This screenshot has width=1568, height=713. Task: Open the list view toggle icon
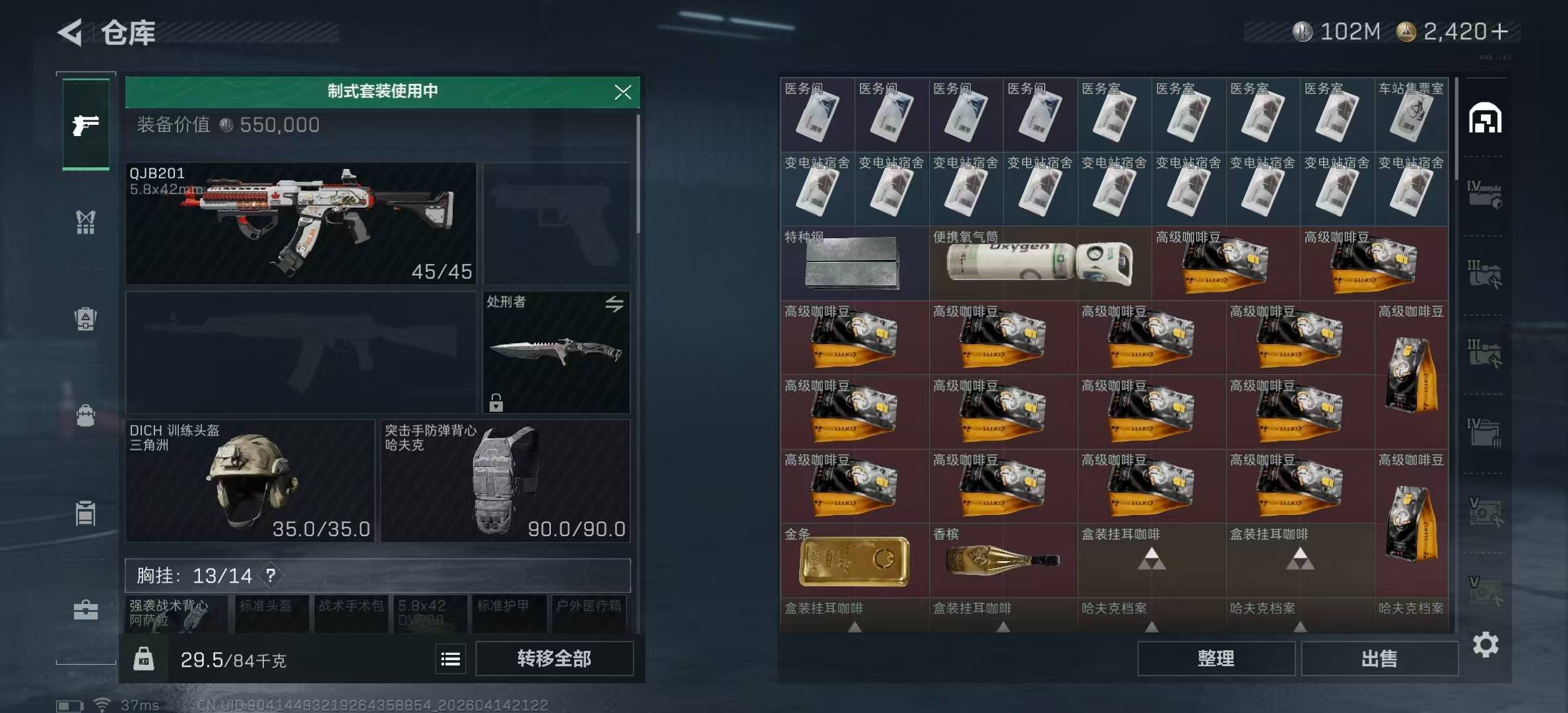pyautogui.click(x=451, y=659)
